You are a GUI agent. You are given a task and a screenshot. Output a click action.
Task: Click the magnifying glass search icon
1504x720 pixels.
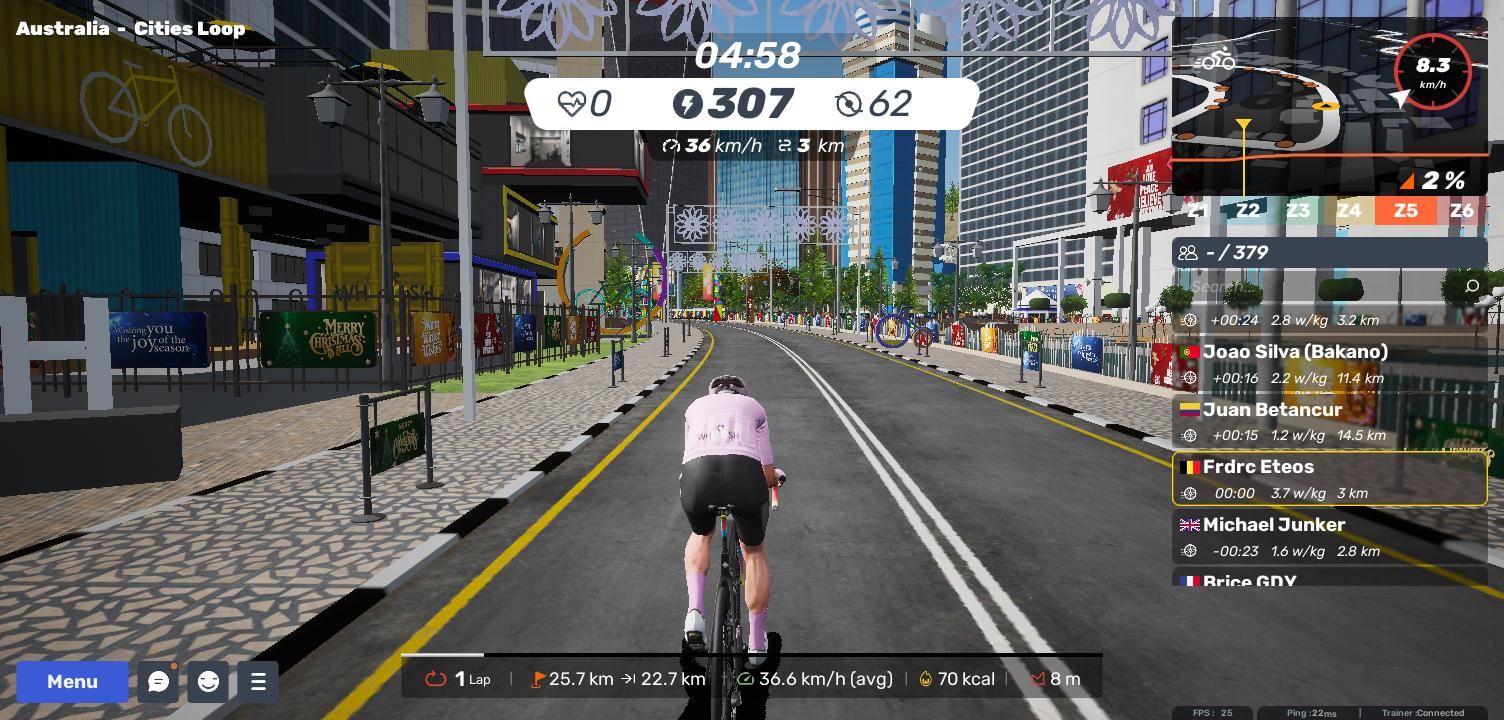tap(1471, 287)
